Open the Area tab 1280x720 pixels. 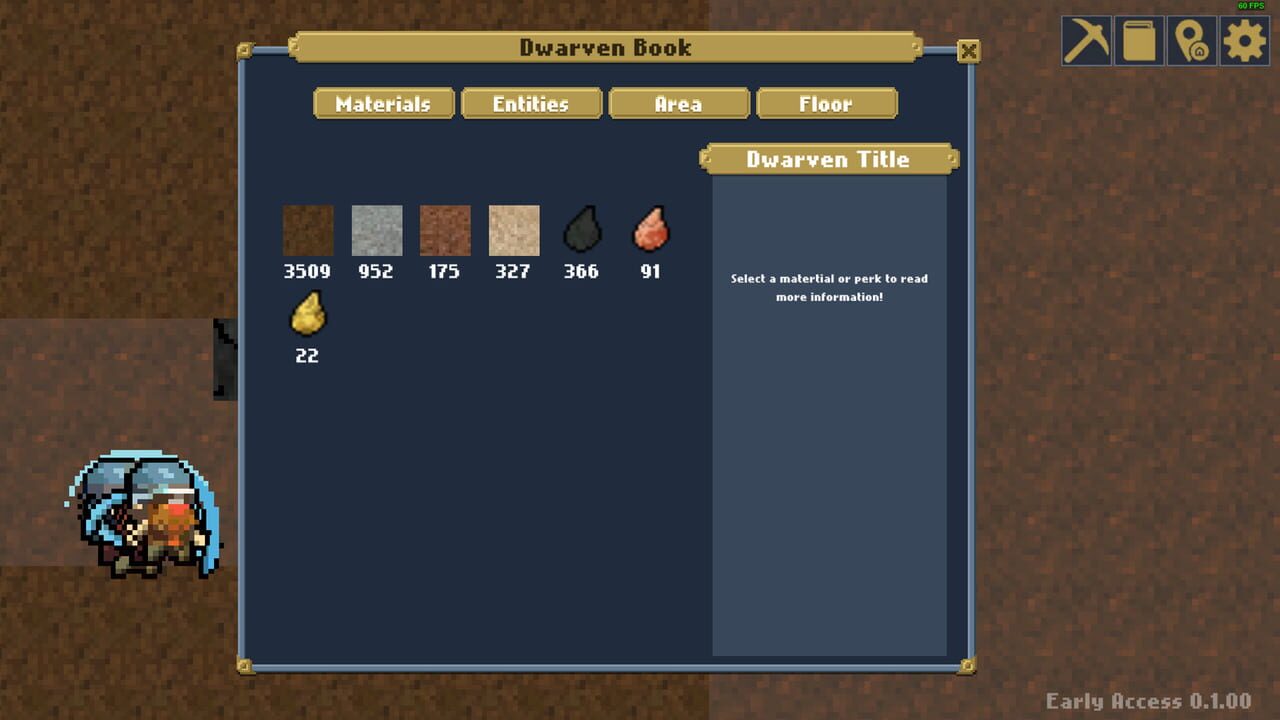pyautogui.click(x=679, y=103)
